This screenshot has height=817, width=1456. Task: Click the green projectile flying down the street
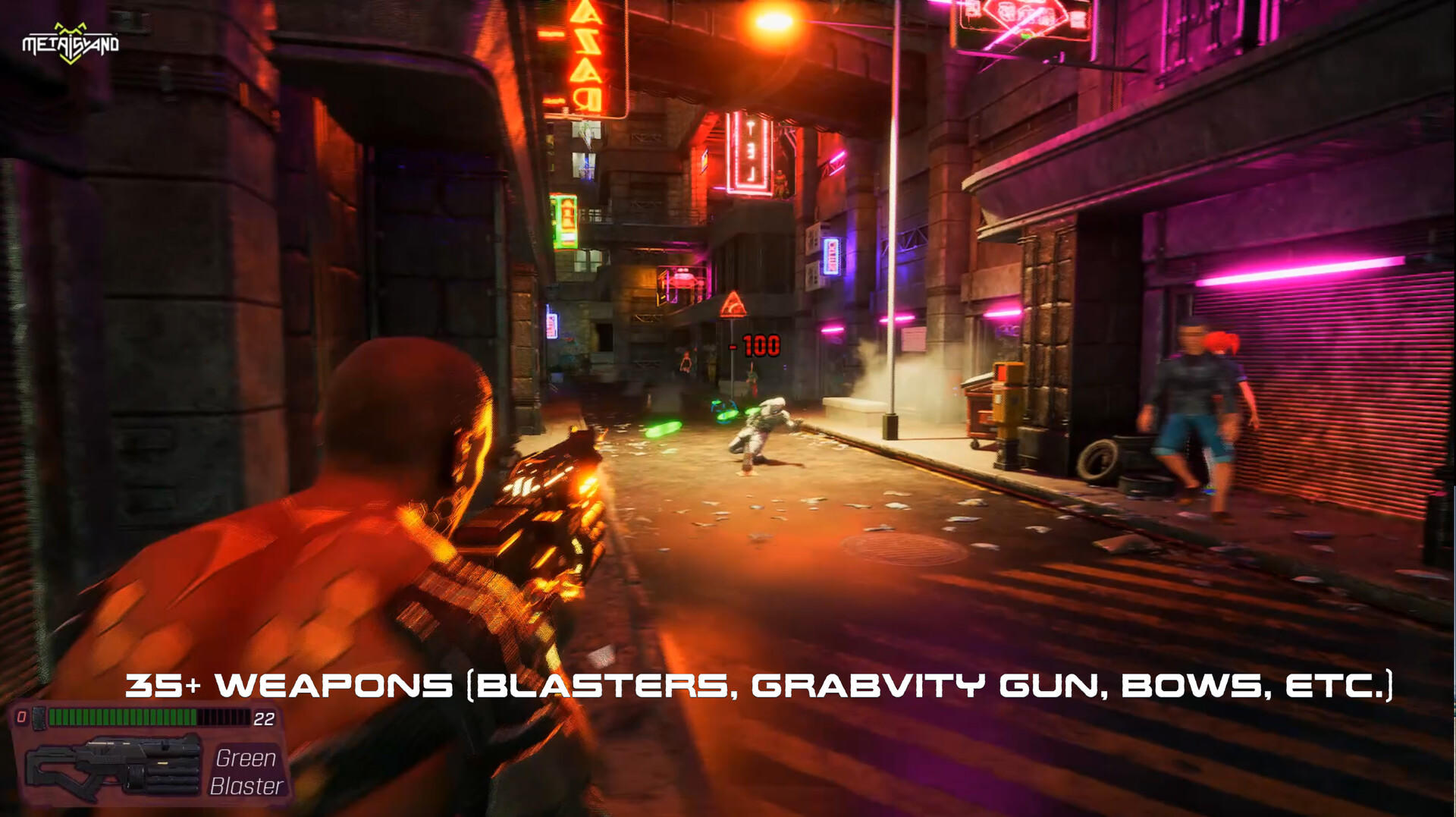(x=661, y=429)
